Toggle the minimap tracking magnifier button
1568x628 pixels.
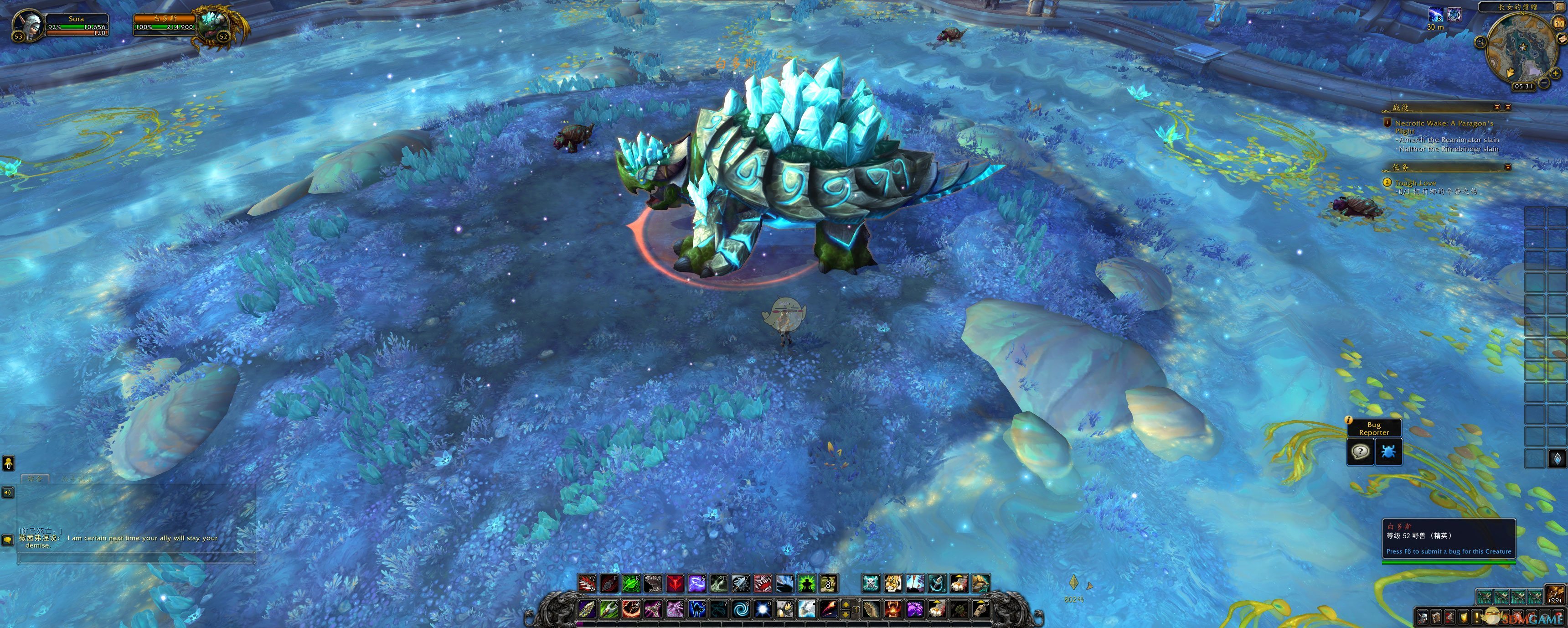(1481, 42)
